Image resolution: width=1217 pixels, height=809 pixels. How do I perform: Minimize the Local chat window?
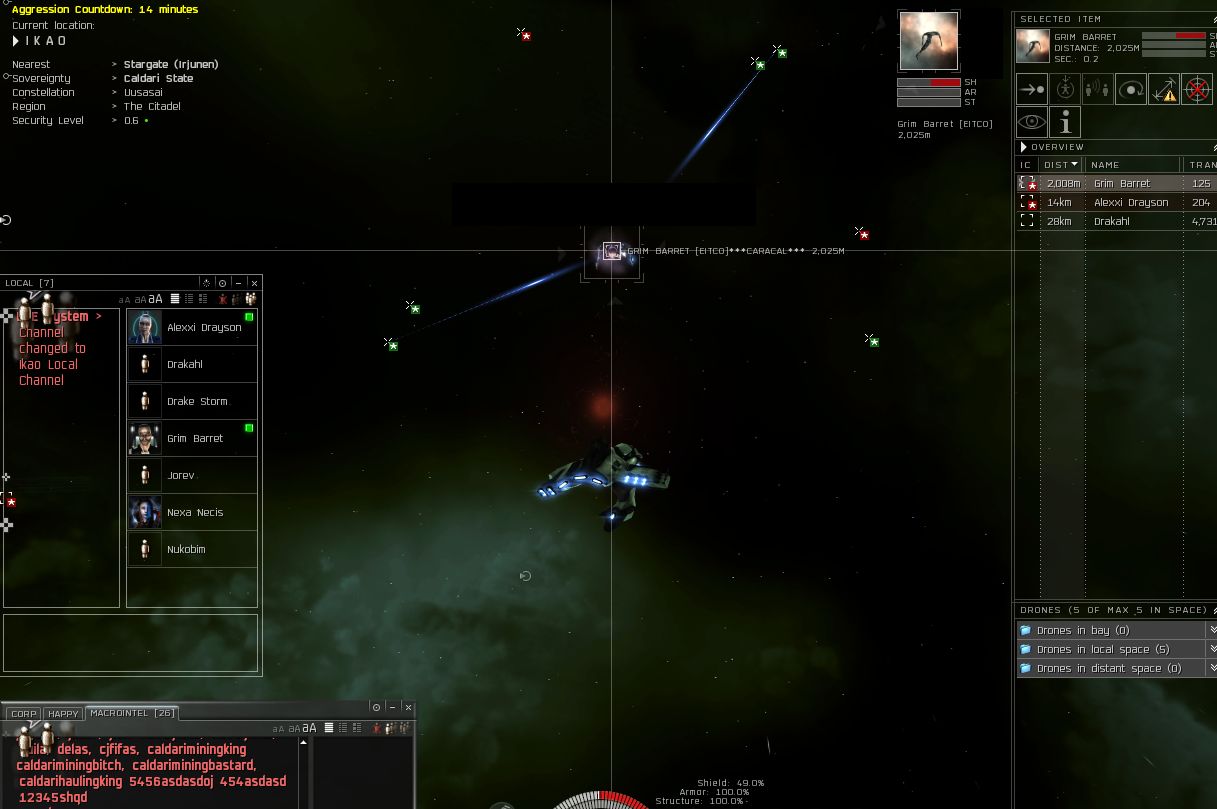click(x=238, y=283)
